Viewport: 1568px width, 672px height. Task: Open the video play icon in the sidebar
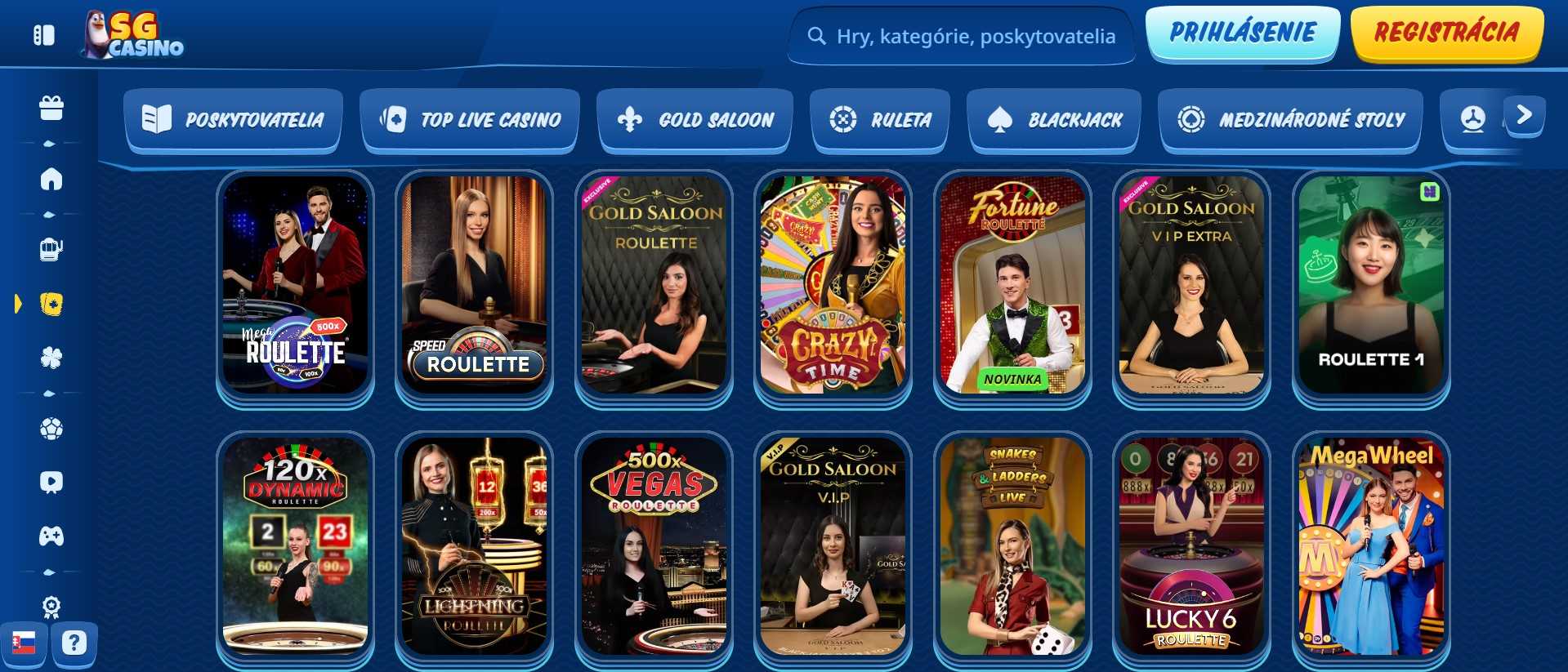click(x=52, y=482)
